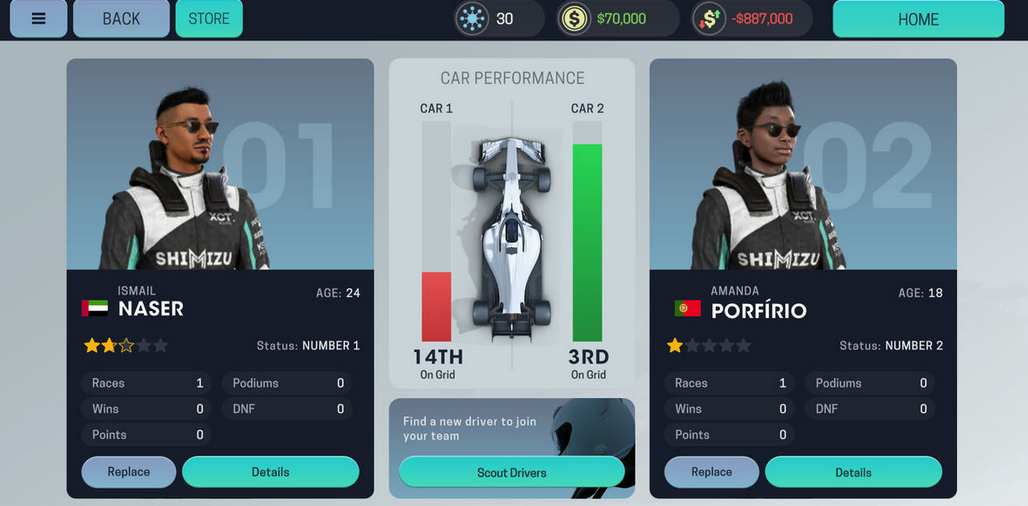Tap the gear token counter showing 30

click(498, 19)
